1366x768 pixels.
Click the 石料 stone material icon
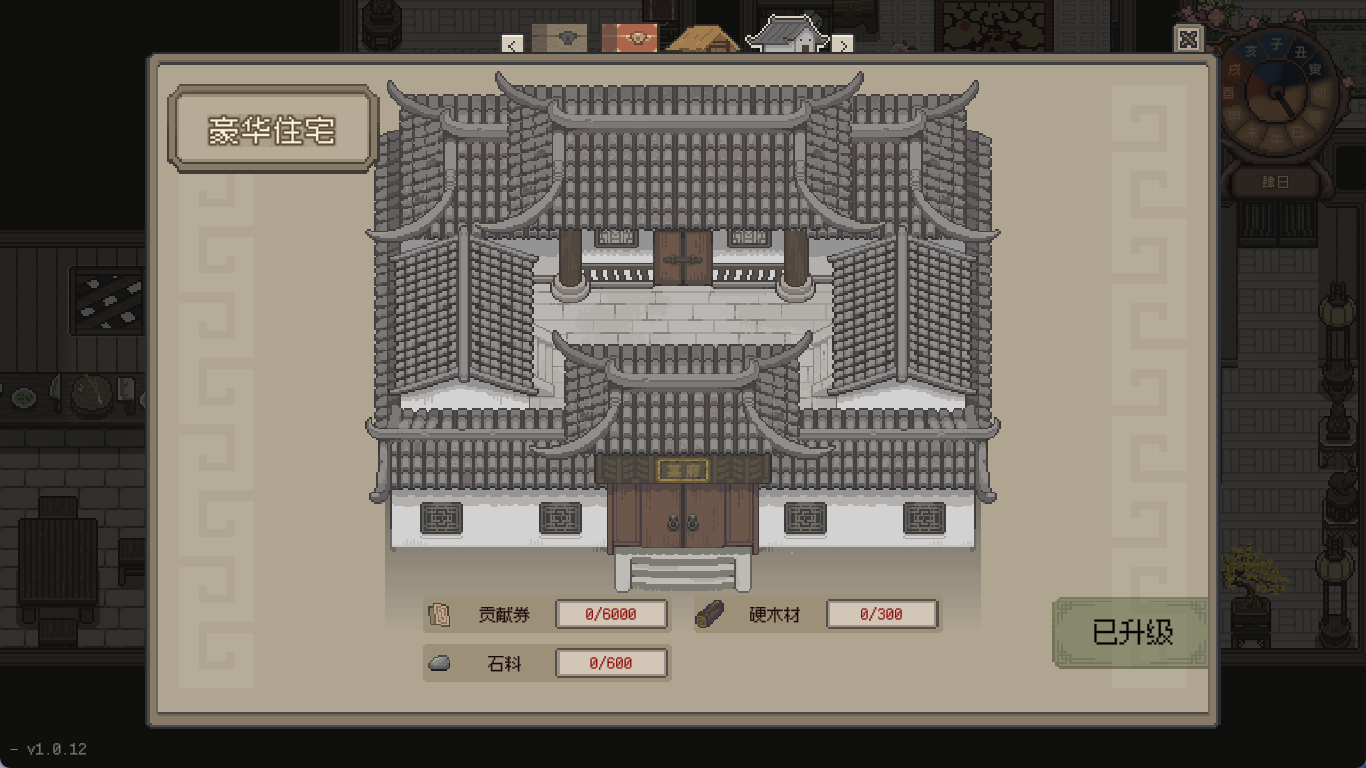pyautogui.click(x=439, y=662)
